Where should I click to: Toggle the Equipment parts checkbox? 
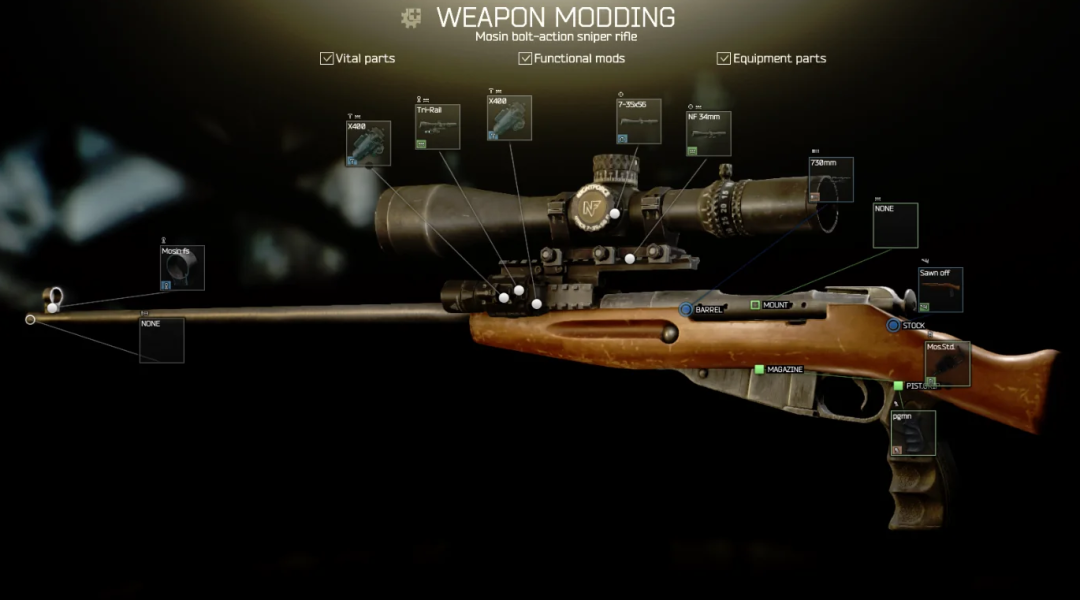point(724,59)
